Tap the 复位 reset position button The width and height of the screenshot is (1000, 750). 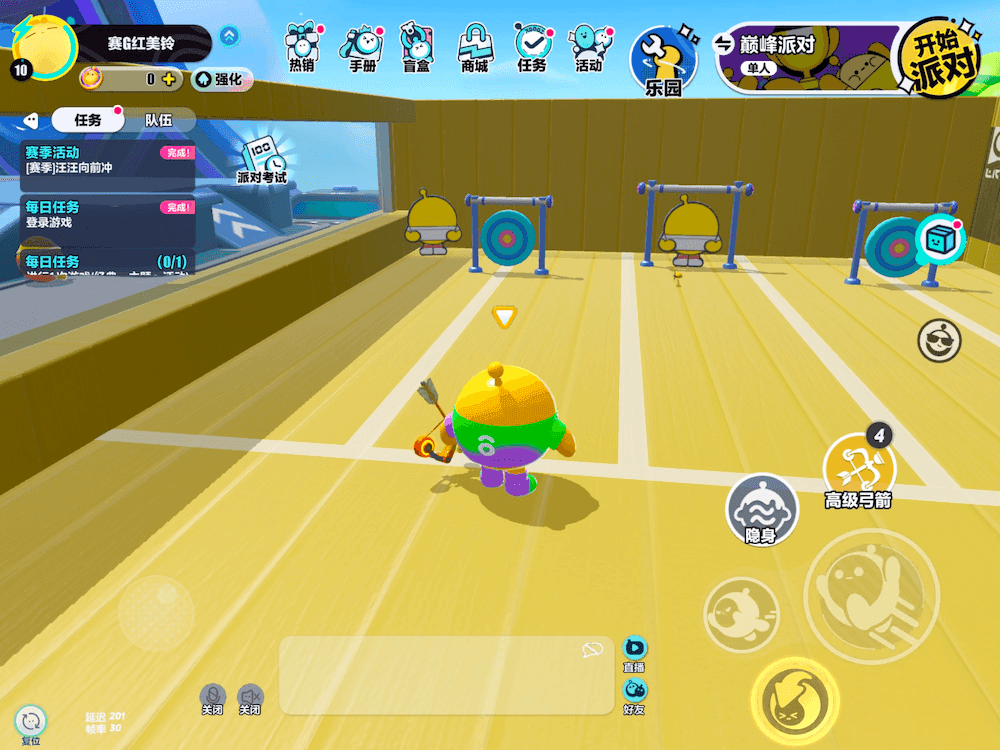click(31, 721)
